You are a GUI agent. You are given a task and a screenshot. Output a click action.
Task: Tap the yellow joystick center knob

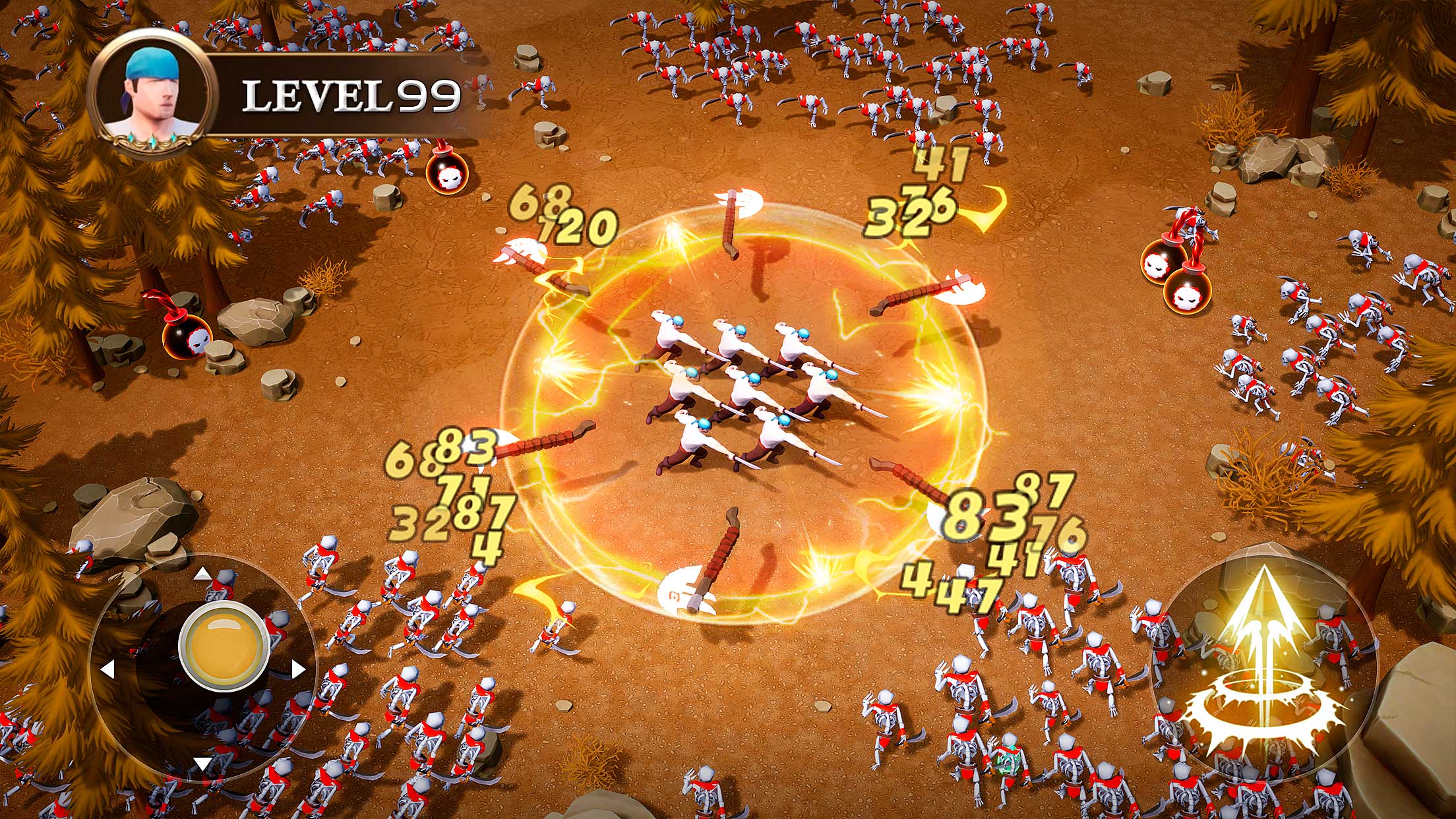tap(224, 646)
